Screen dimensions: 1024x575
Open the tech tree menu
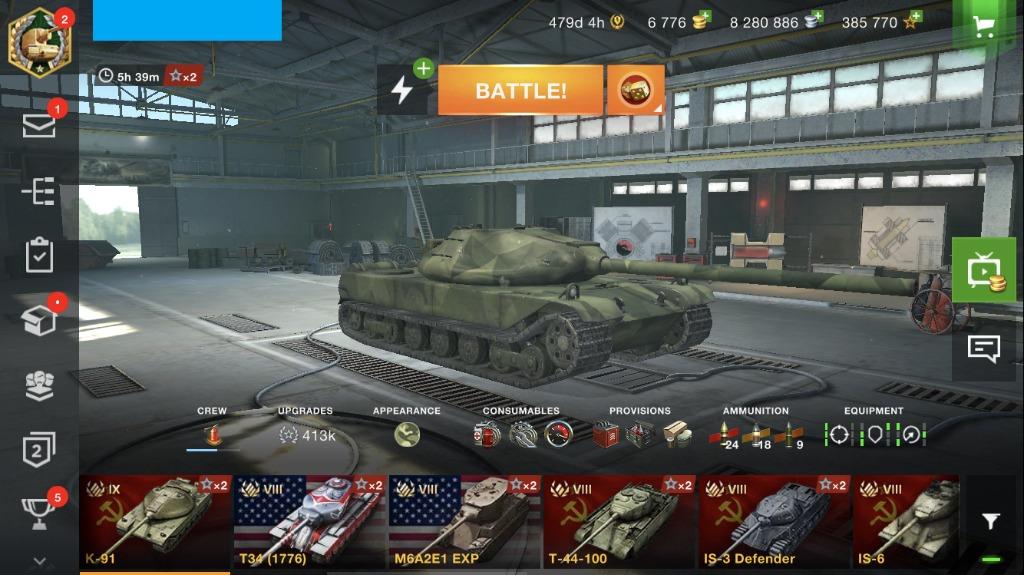[x=39, y=191]
